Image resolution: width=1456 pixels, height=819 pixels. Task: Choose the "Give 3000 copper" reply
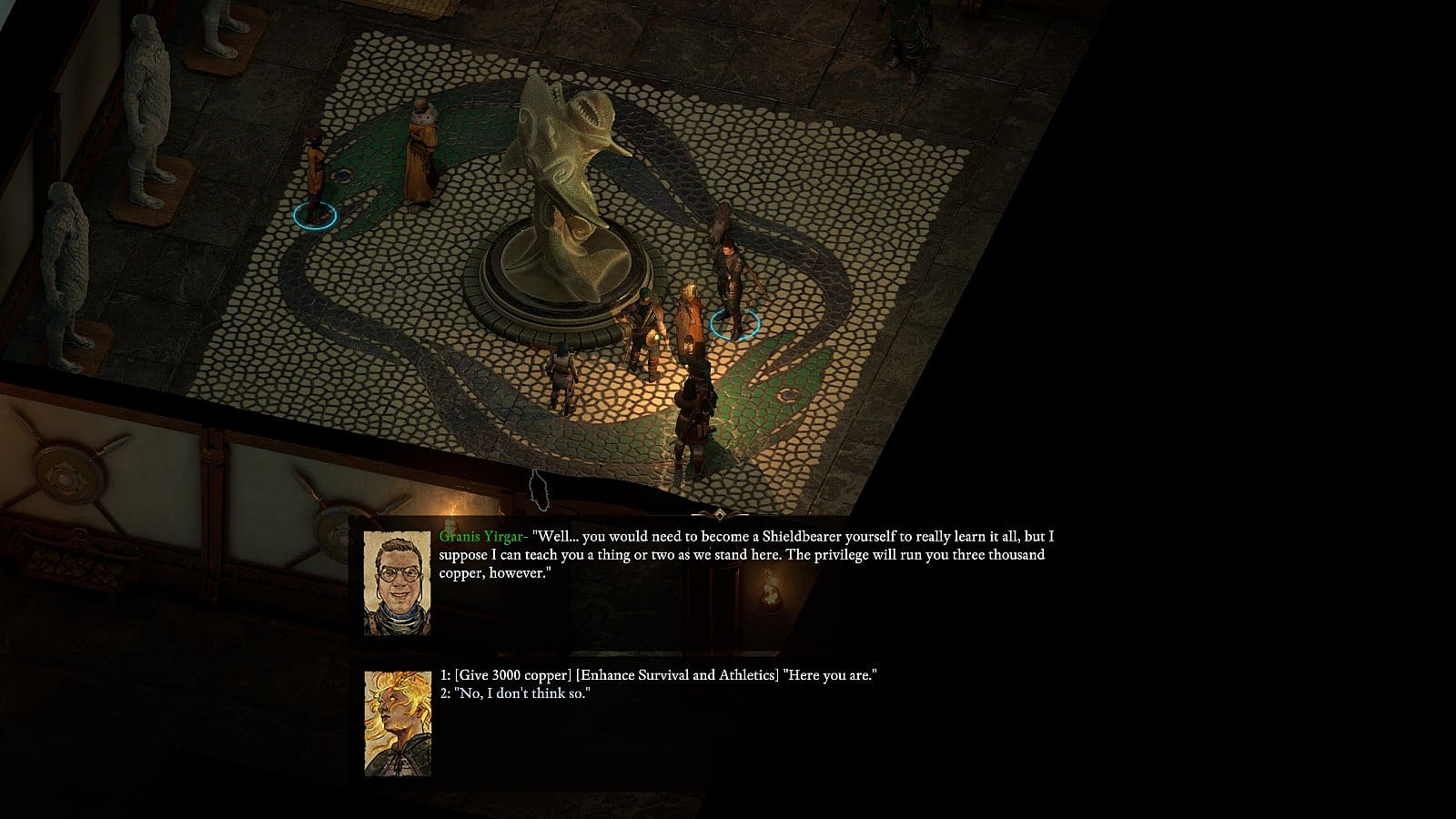[x=658, y=675]
